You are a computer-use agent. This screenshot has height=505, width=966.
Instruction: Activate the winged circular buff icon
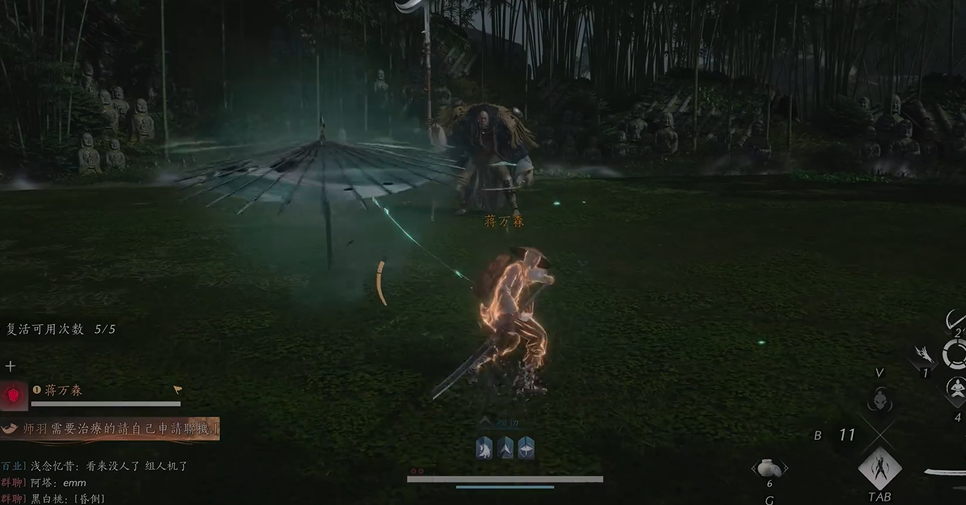coord(526,449)
